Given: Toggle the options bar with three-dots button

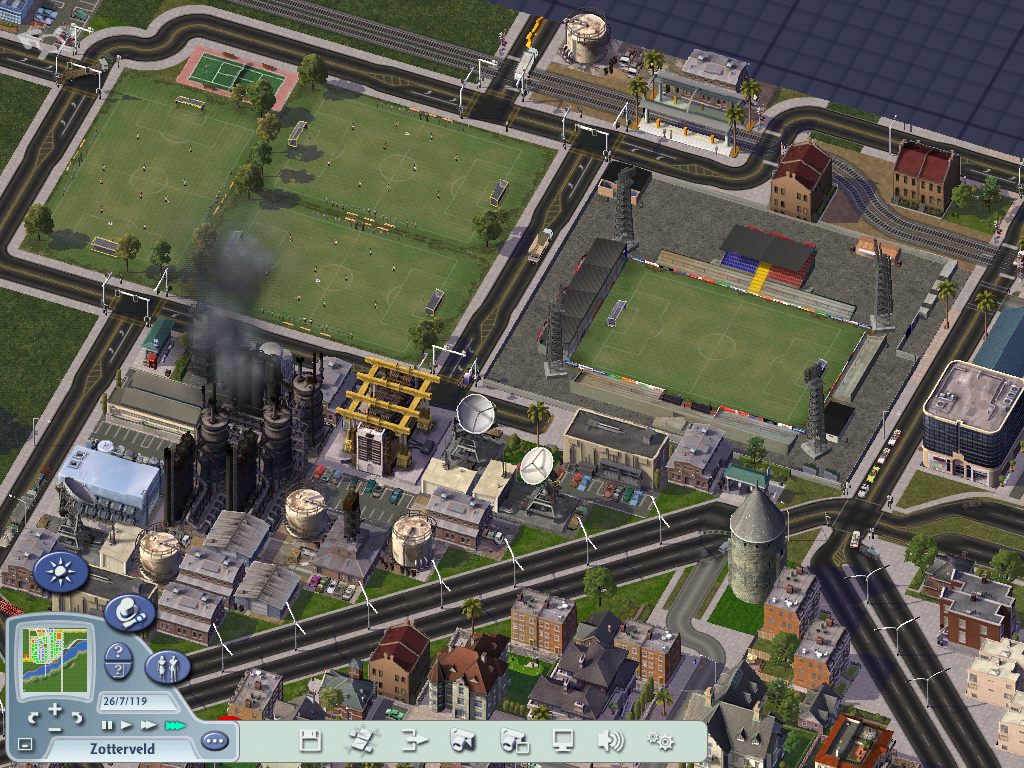Looking at the screenshot, I should click(214, 741).
